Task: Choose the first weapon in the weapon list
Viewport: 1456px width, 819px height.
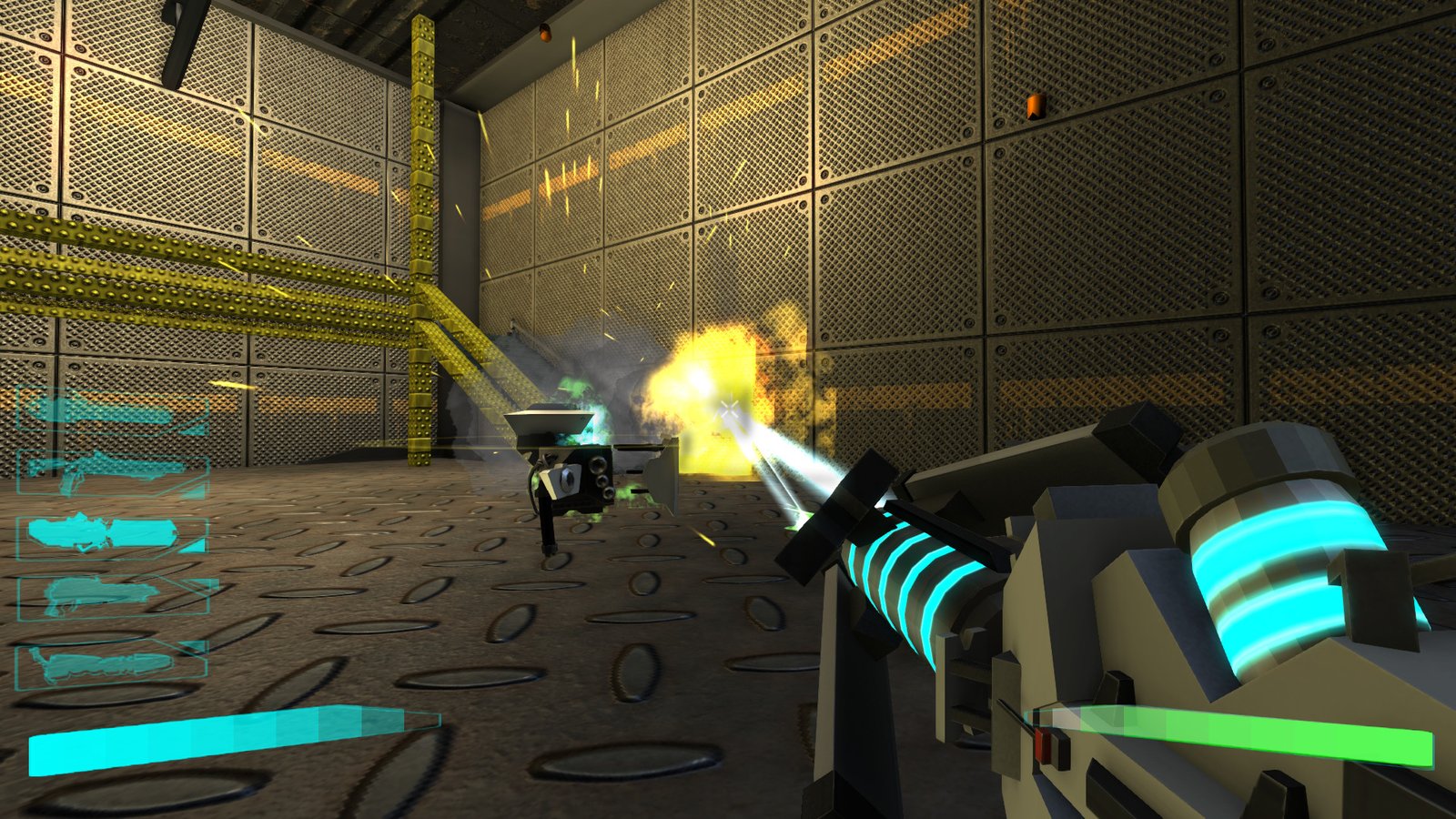Action: click(111, 412)
